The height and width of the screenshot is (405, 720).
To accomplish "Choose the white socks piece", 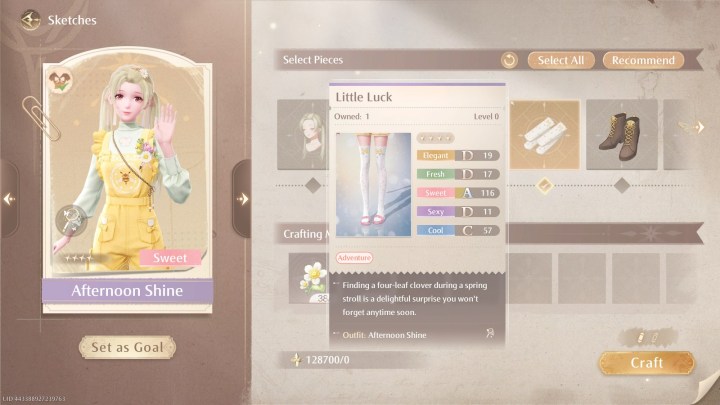I will click(545, 134).
